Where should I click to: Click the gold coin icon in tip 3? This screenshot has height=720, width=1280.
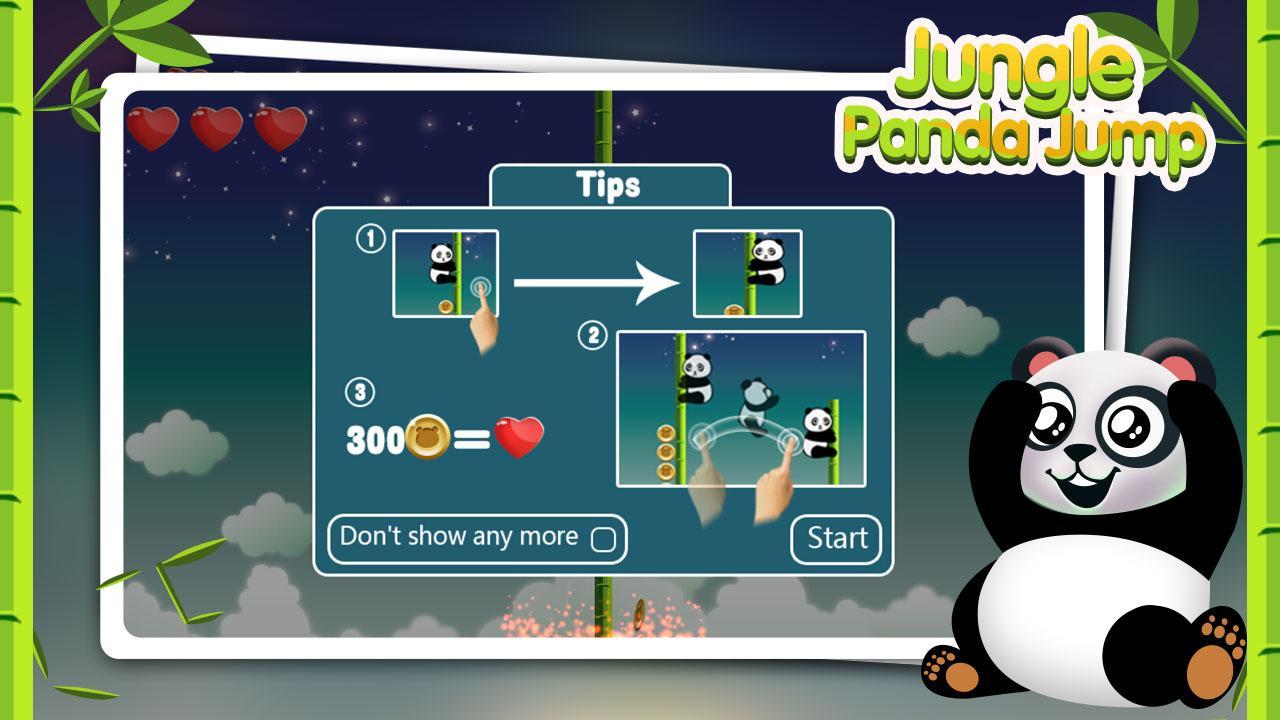click(x=425, y=437)
